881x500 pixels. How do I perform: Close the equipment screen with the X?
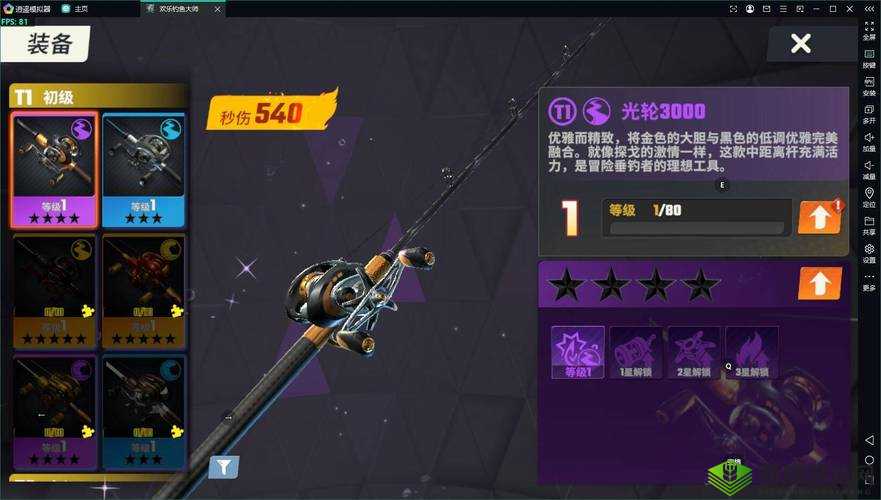coord(800,43)
